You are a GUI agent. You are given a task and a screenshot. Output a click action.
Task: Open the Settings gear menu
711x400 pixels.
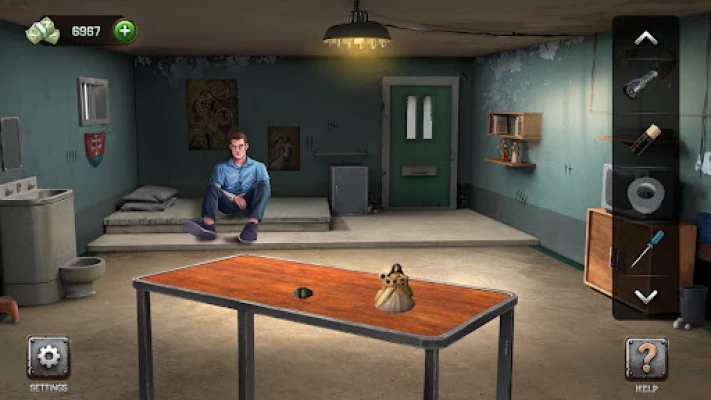48,358
